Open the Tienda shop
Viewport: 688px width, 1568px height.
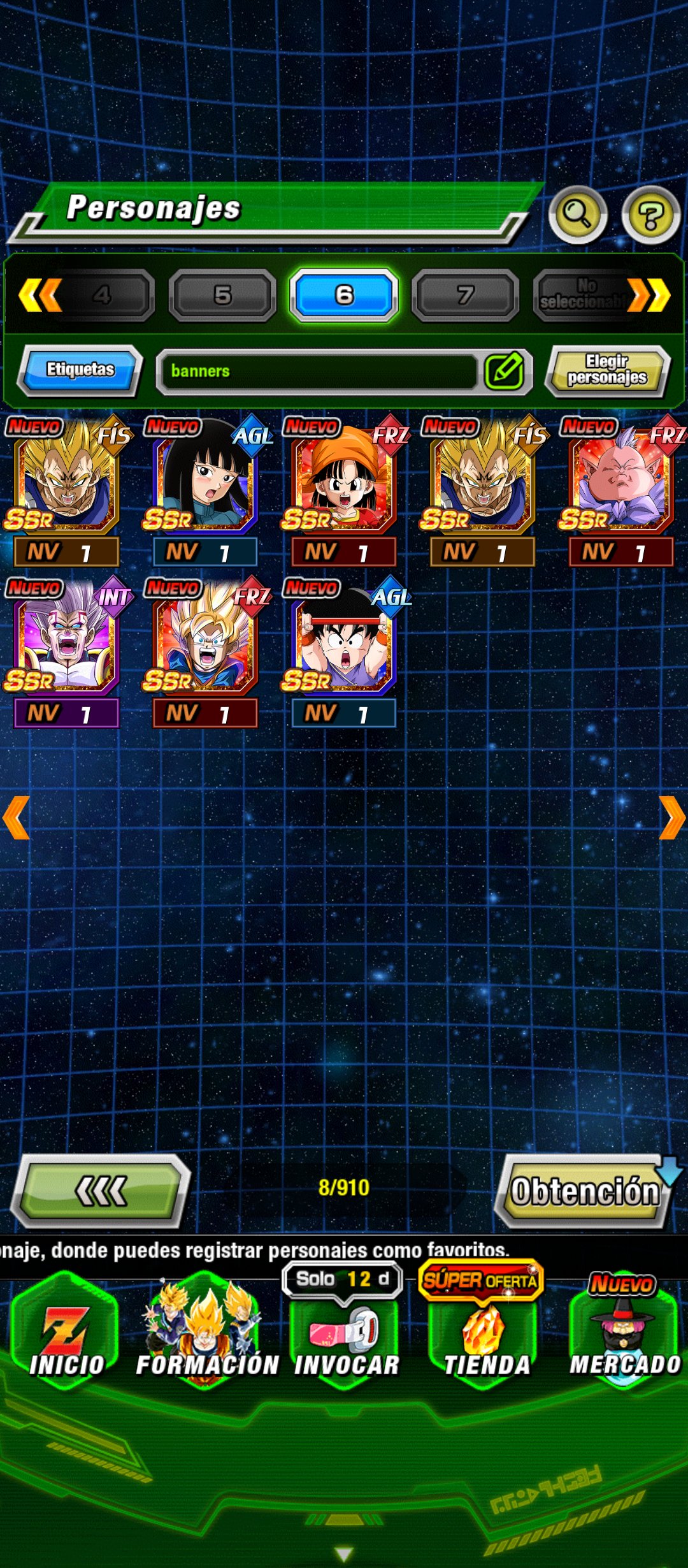point(485,1339)
